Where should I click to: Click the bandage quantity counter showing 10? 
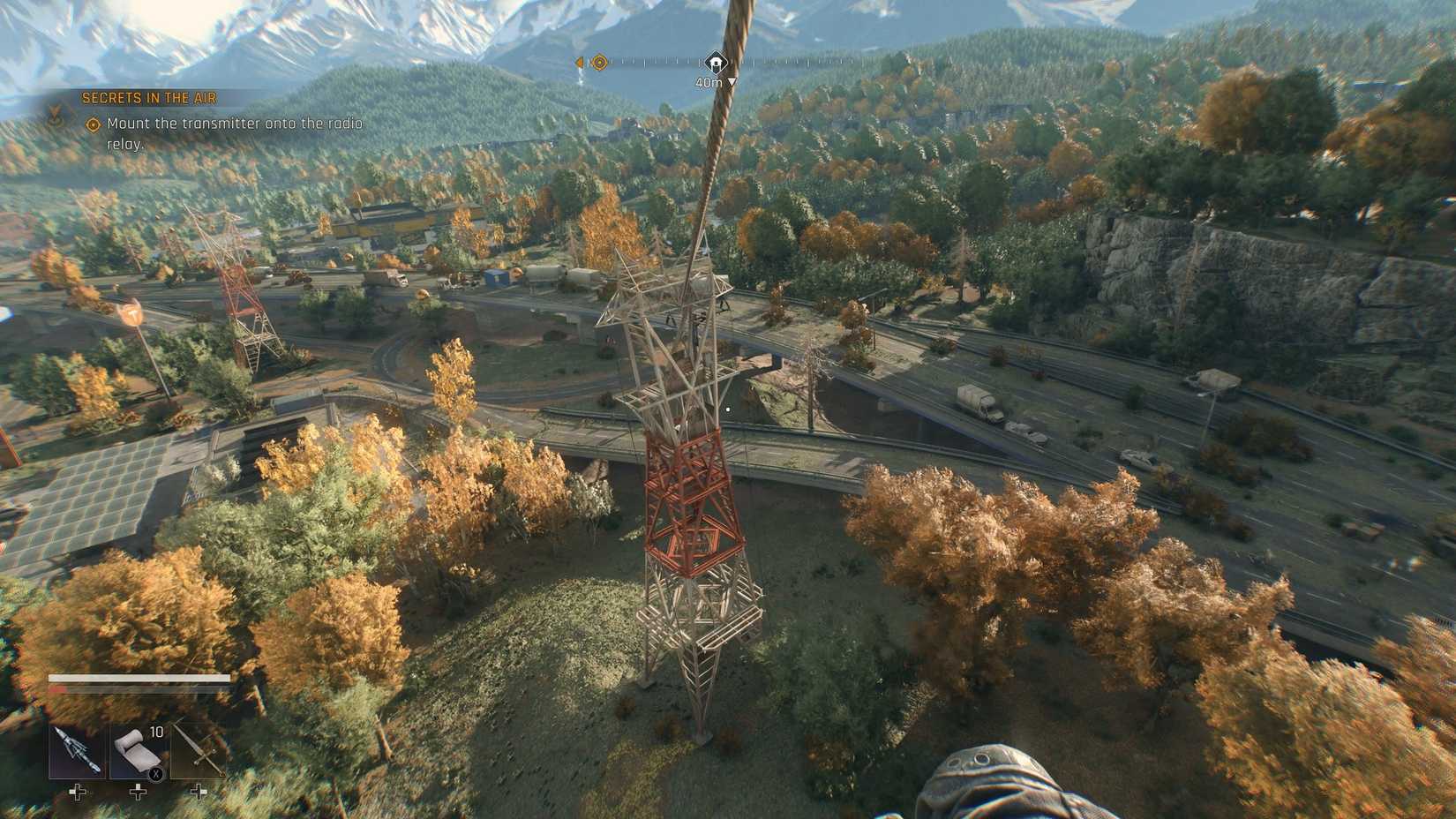(x=155, y=731)
